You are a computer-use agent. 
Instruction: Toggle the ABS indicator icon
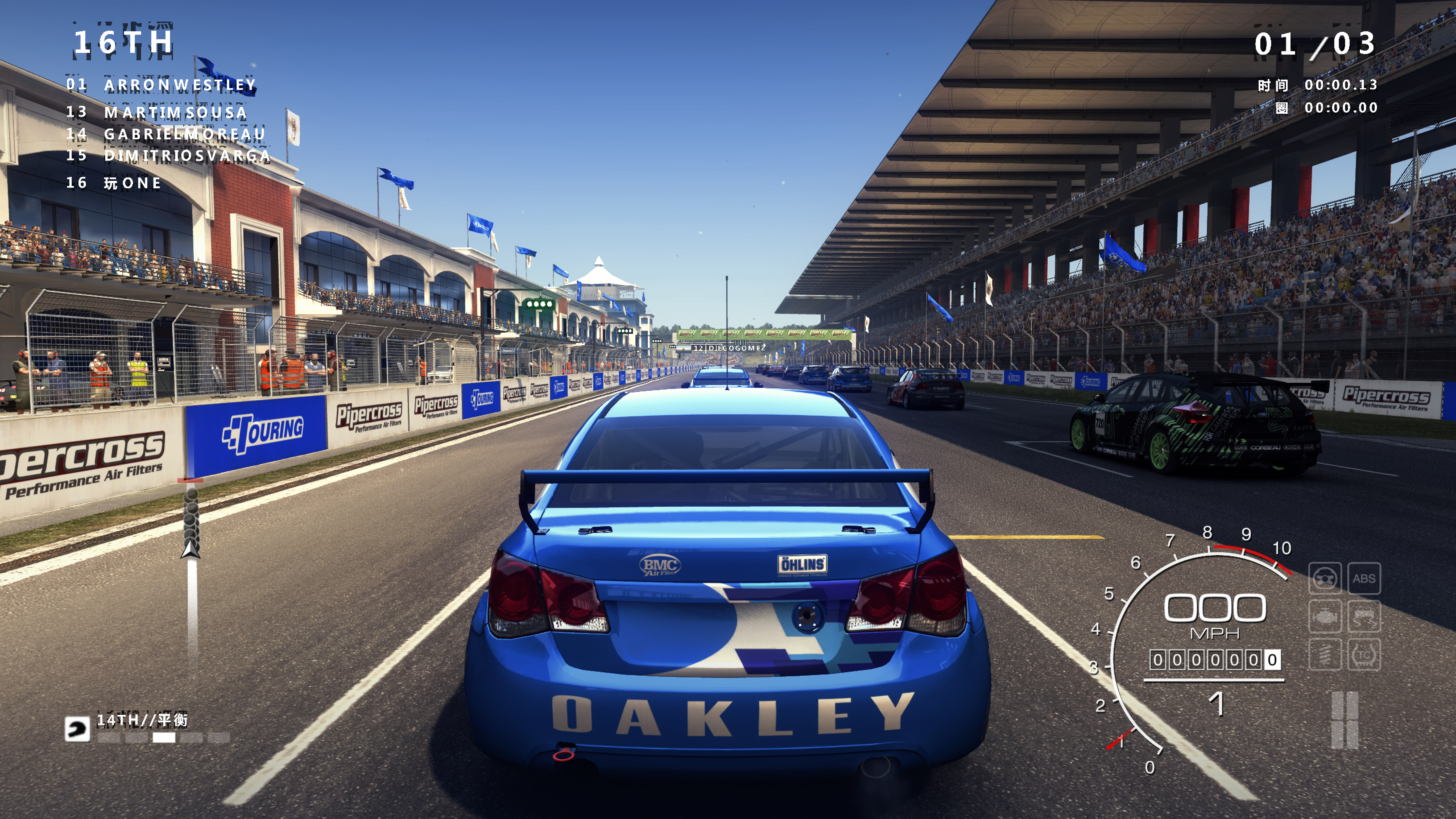pyautogui.click(x=1364, y=579)
